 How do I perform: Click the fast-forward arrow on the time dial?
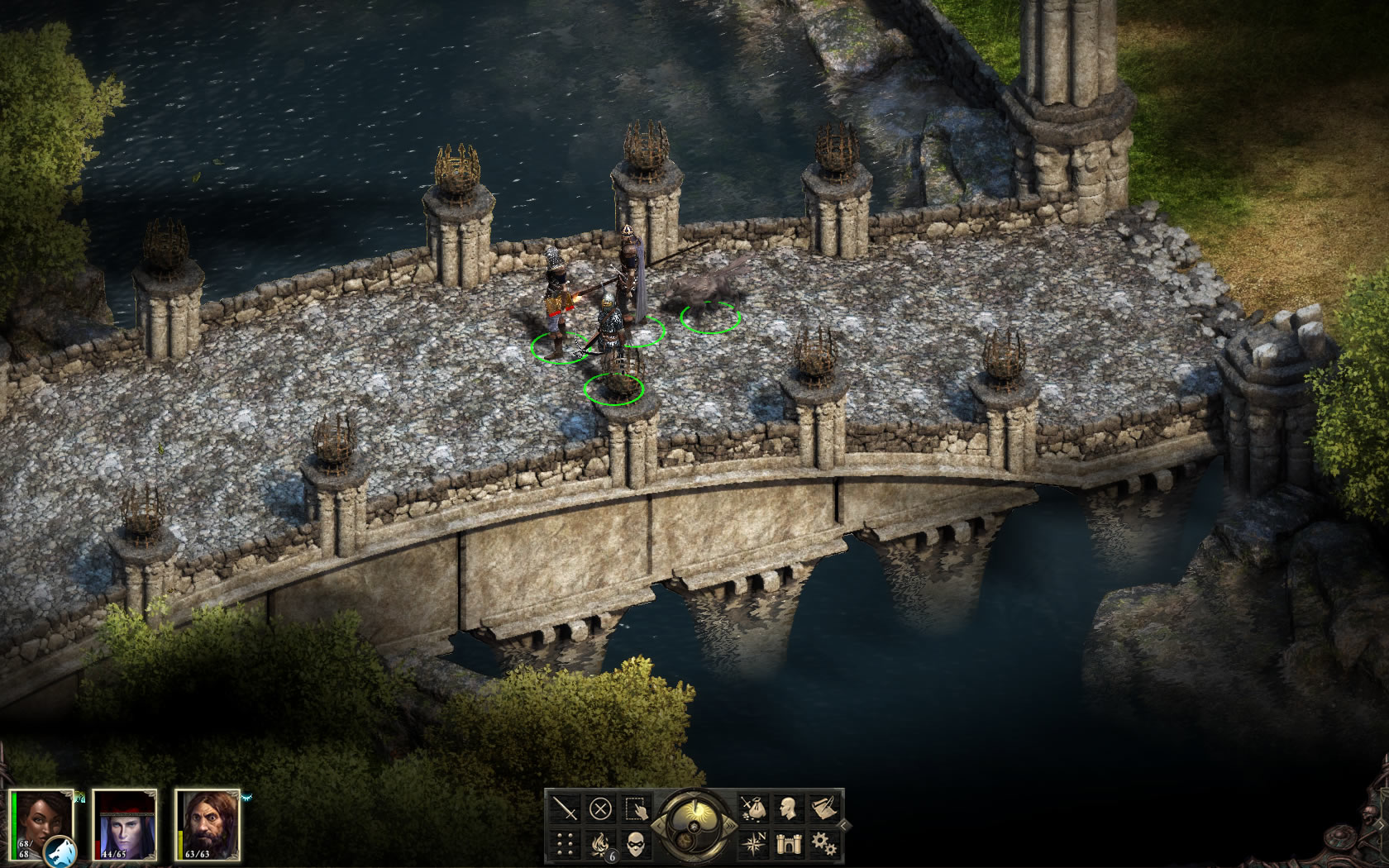[x=729, y=825]
